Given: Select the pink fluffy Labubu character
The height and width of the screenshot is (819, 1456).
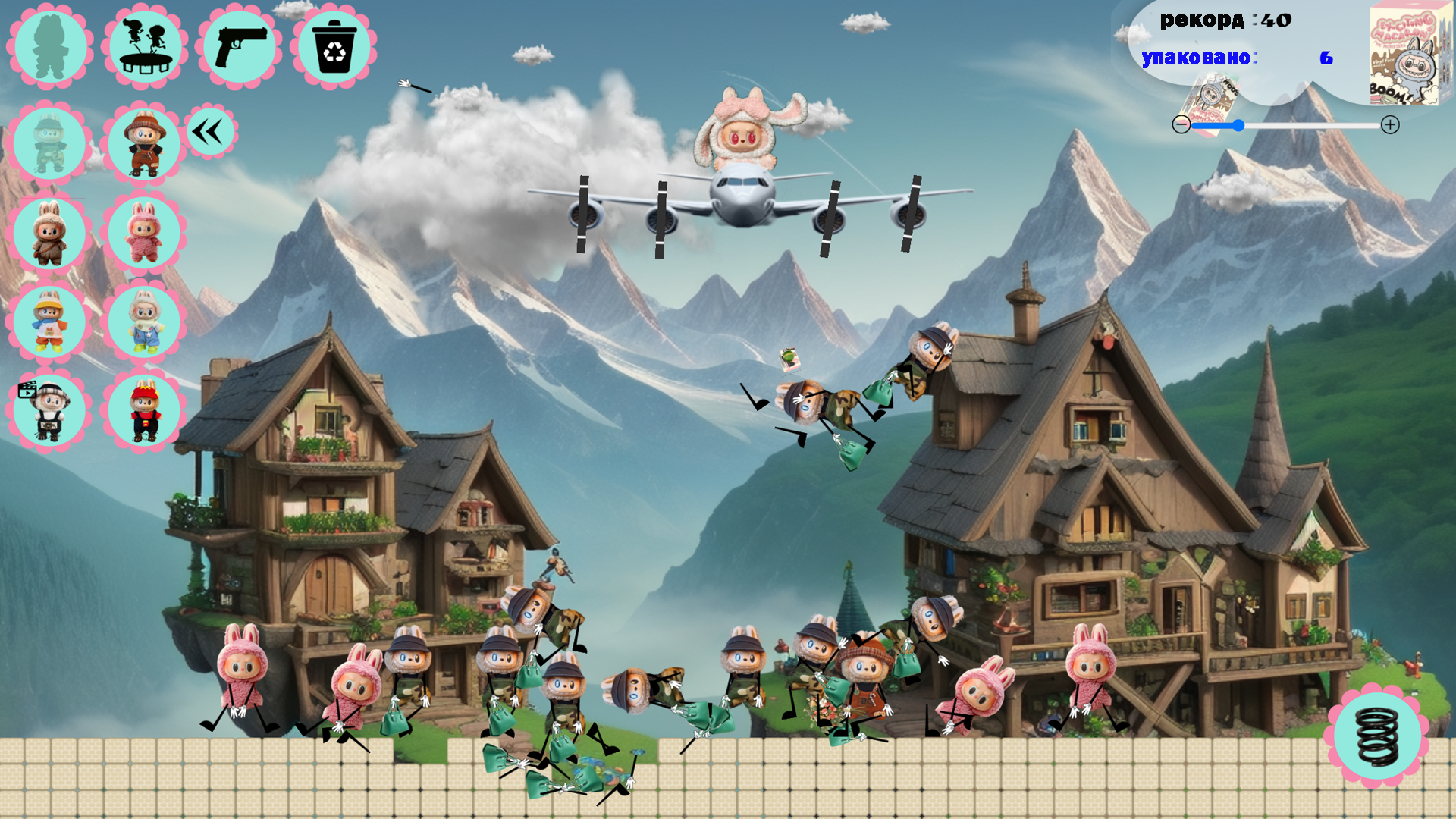Looking at the screenshot, I should (144, 233).
